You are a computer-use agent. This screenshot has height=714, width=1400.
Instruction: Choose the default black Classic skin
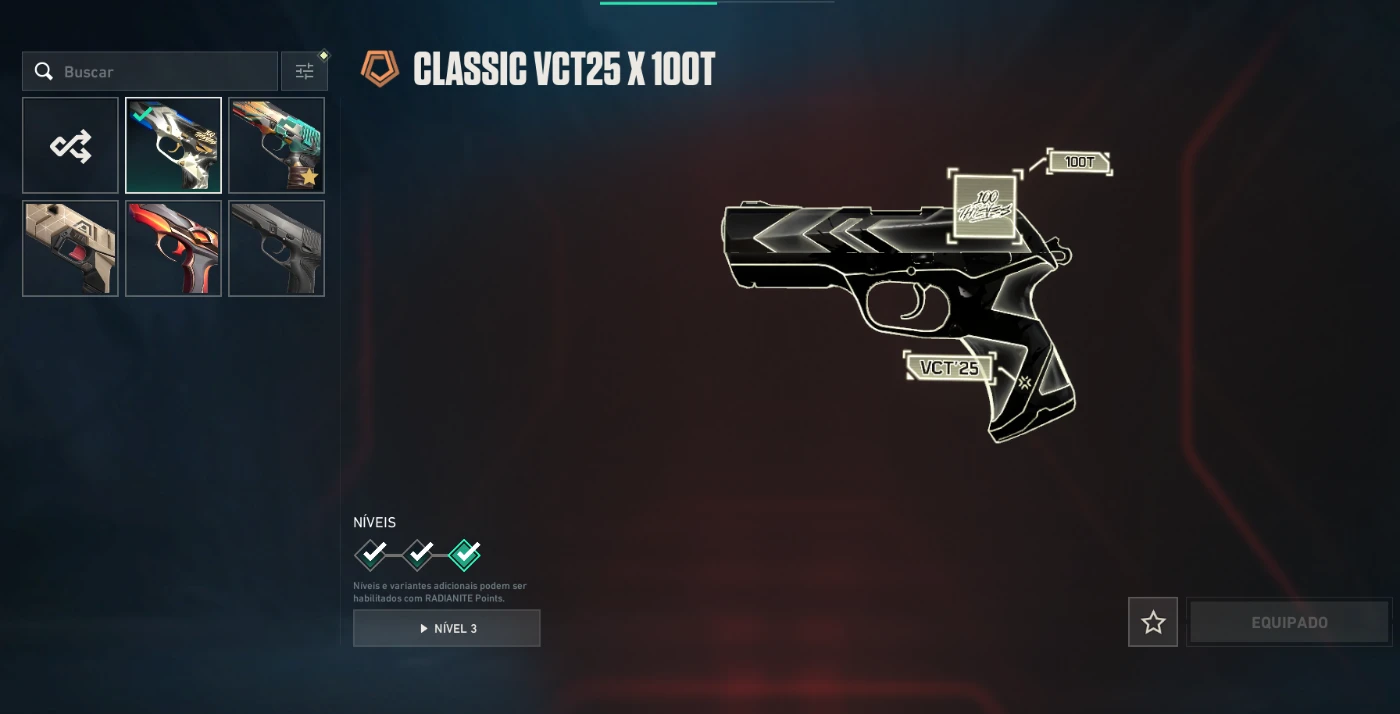point(276,248)
